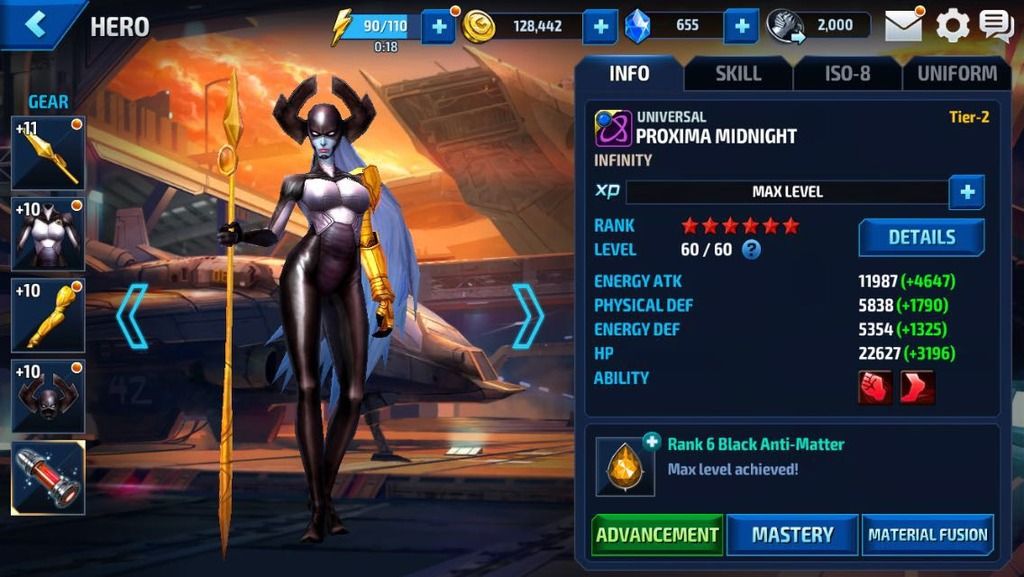This screenshot has height=577, width=1024.
Task: View next hero with right arrow
Action: [x=528, y=316]
